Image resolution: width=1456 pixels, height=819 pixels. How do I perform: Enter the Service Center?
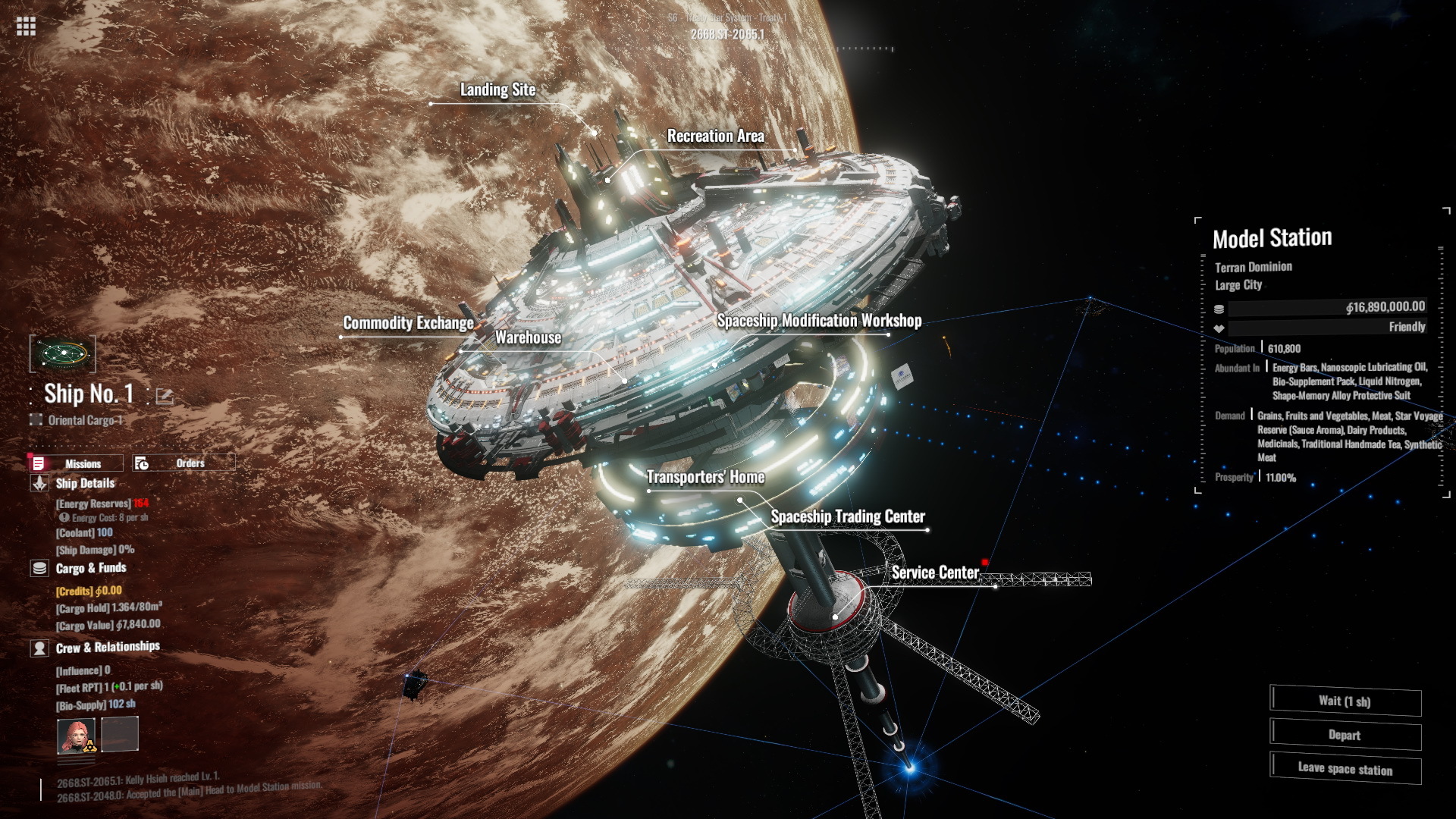[935, 573]
